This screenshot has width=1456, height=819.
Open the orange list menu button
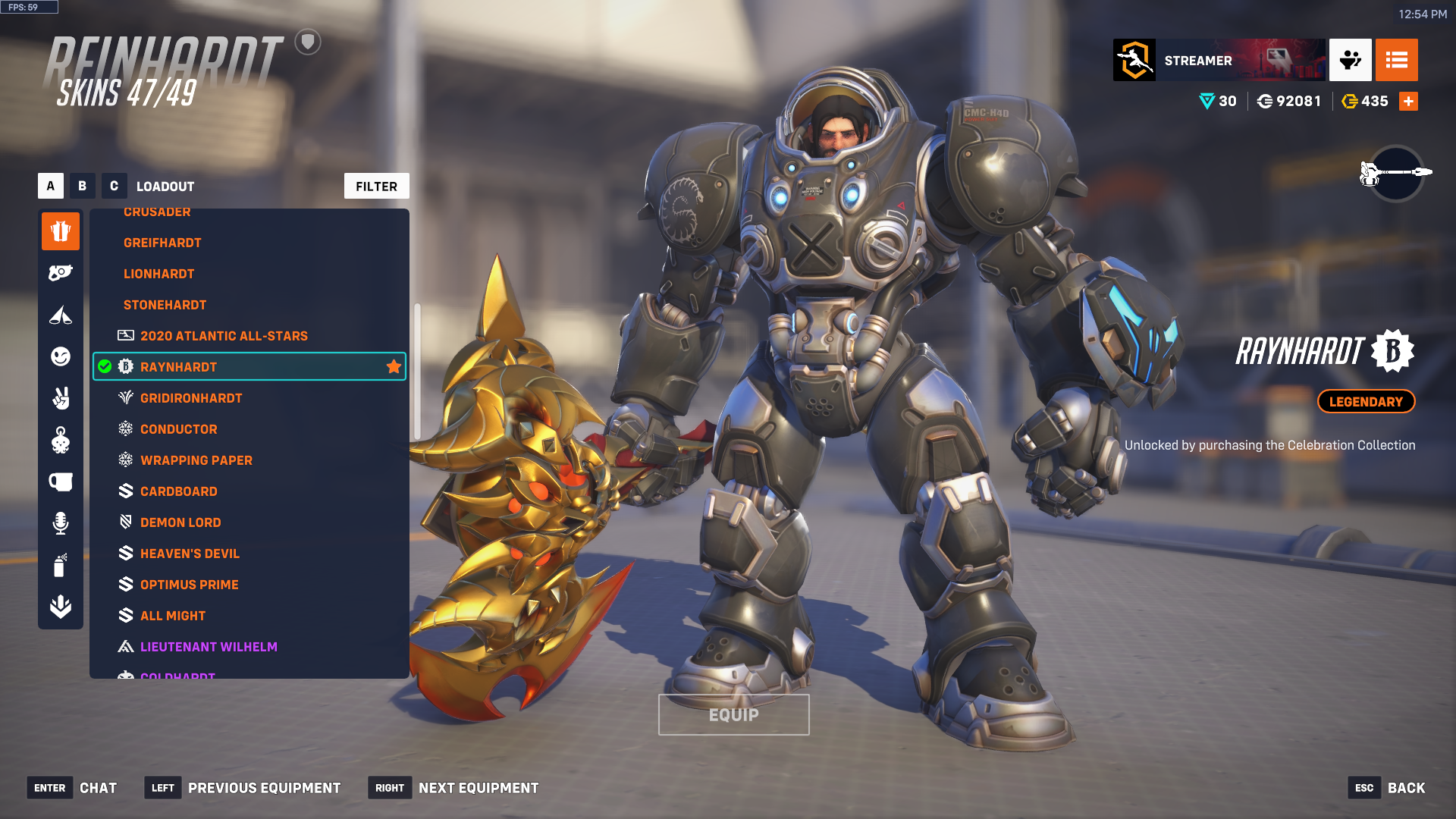click(1396, 60)
